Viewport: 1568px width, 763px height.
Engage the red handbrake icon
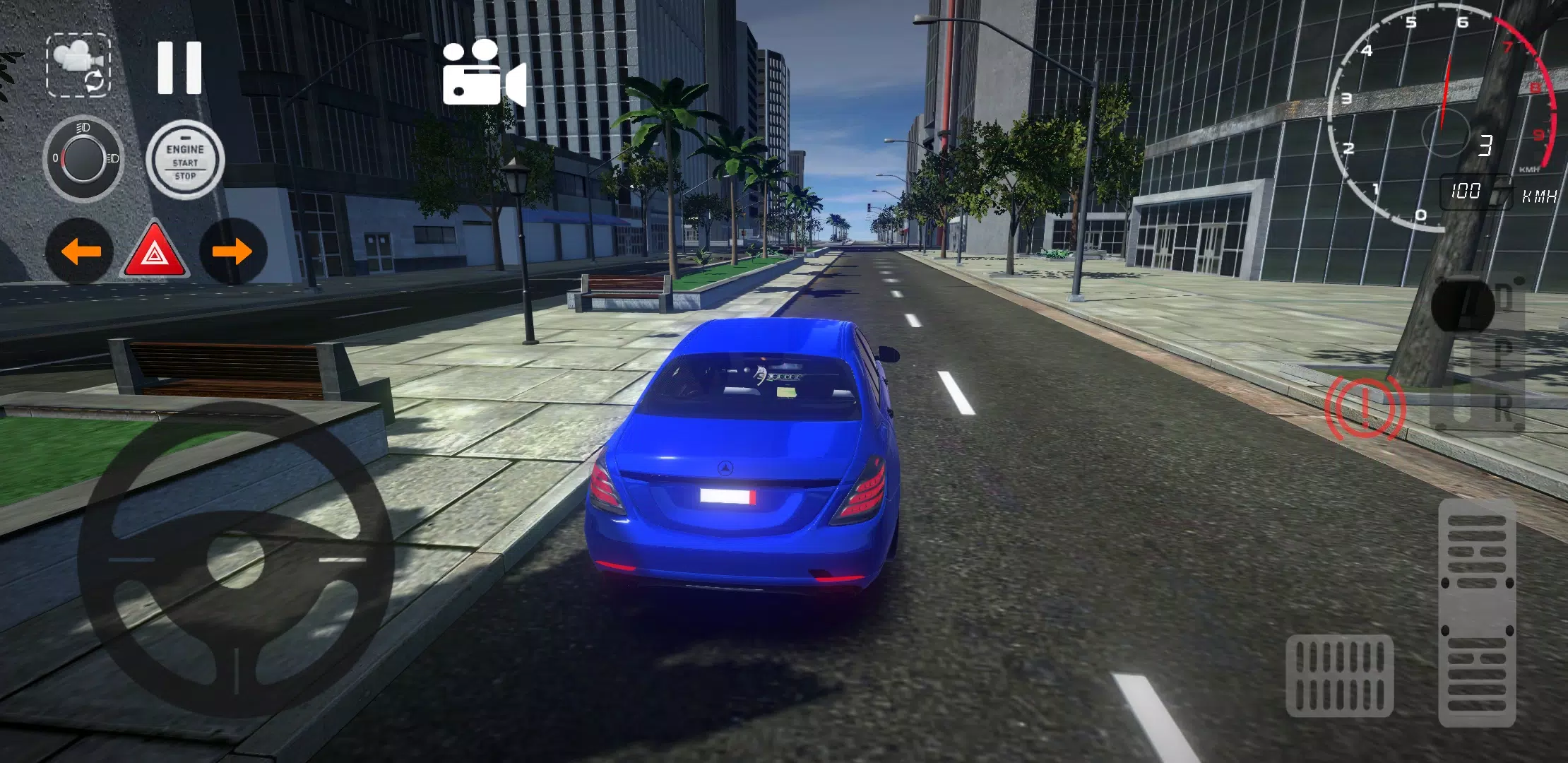[1365, 407]
